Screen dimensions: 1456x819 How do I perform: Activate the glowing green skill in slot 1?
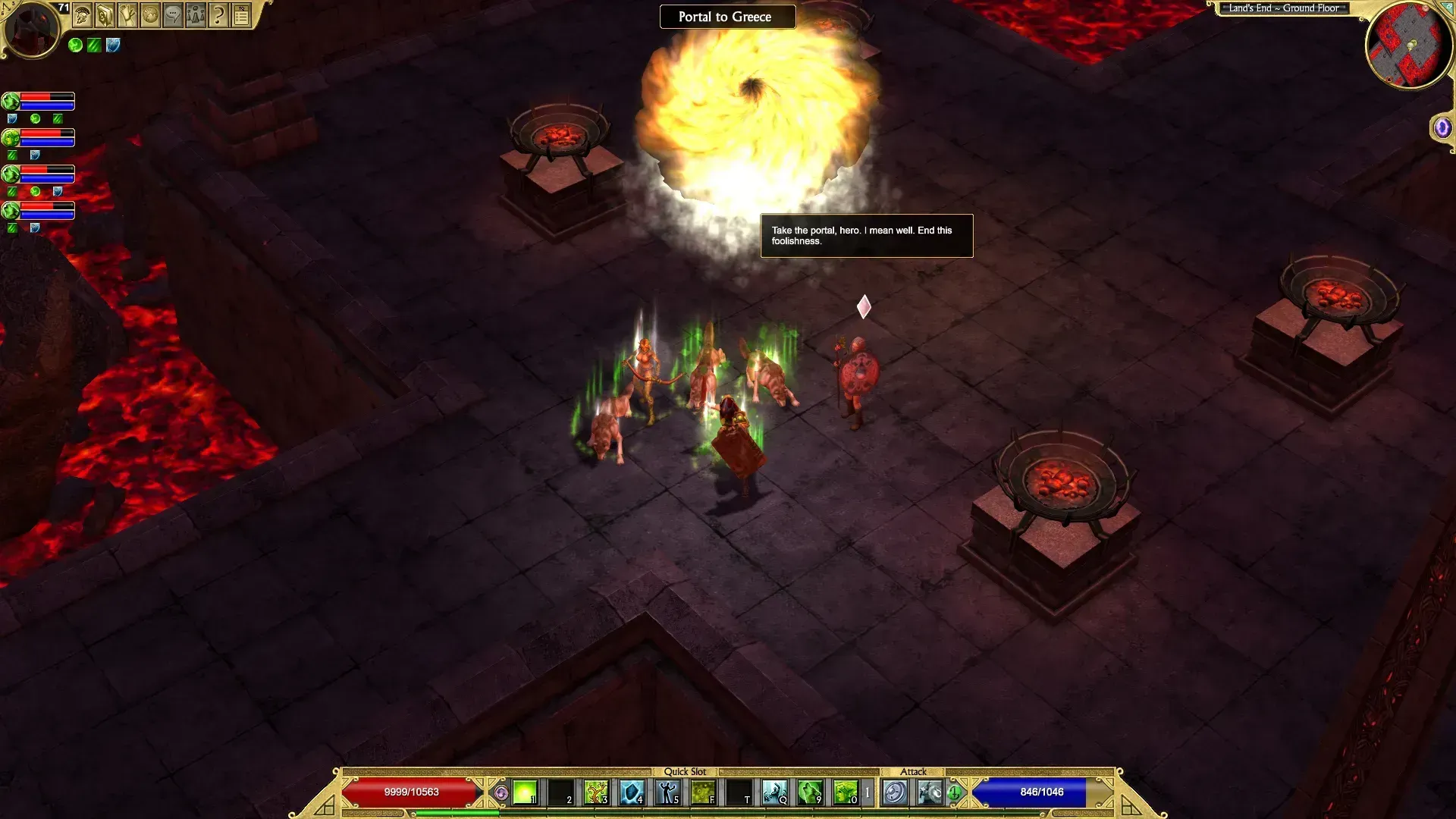(525, 792)
